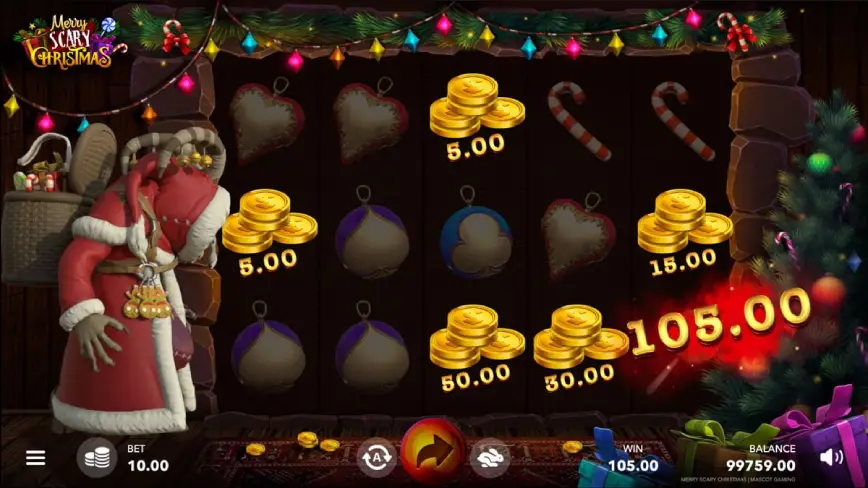Mute the game sound
Viewport: 868px width, 488px height.
[831, 458]
